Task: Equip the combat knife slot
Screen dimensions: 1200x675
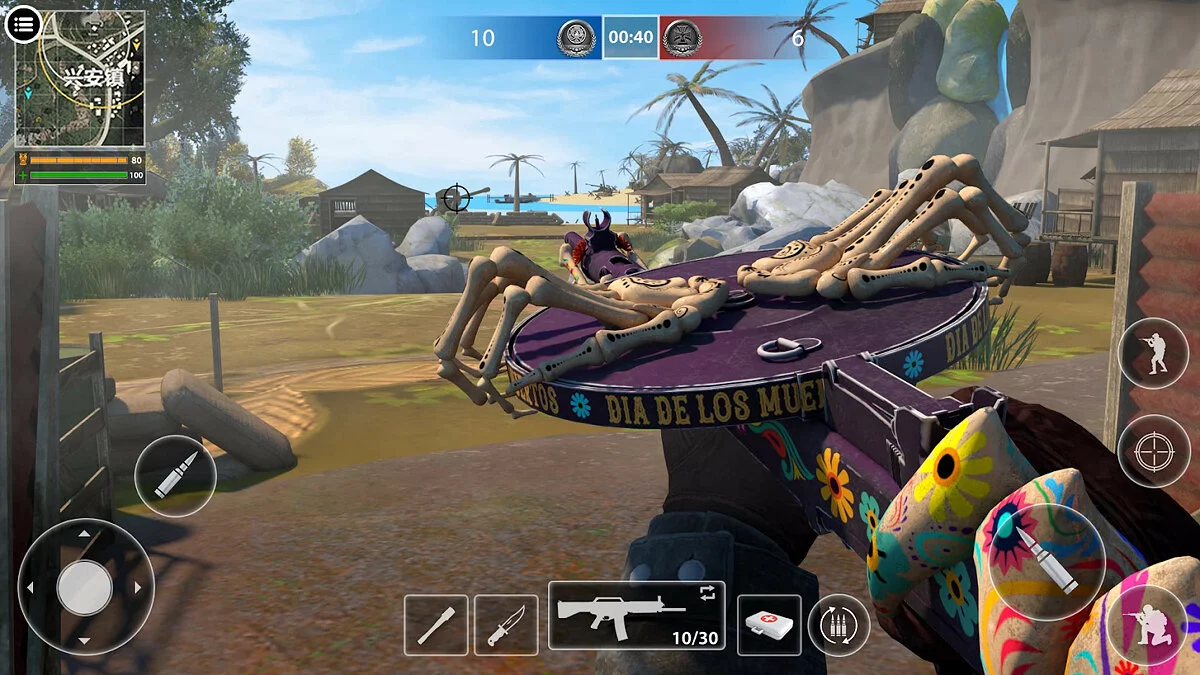Action: (505, 625)
